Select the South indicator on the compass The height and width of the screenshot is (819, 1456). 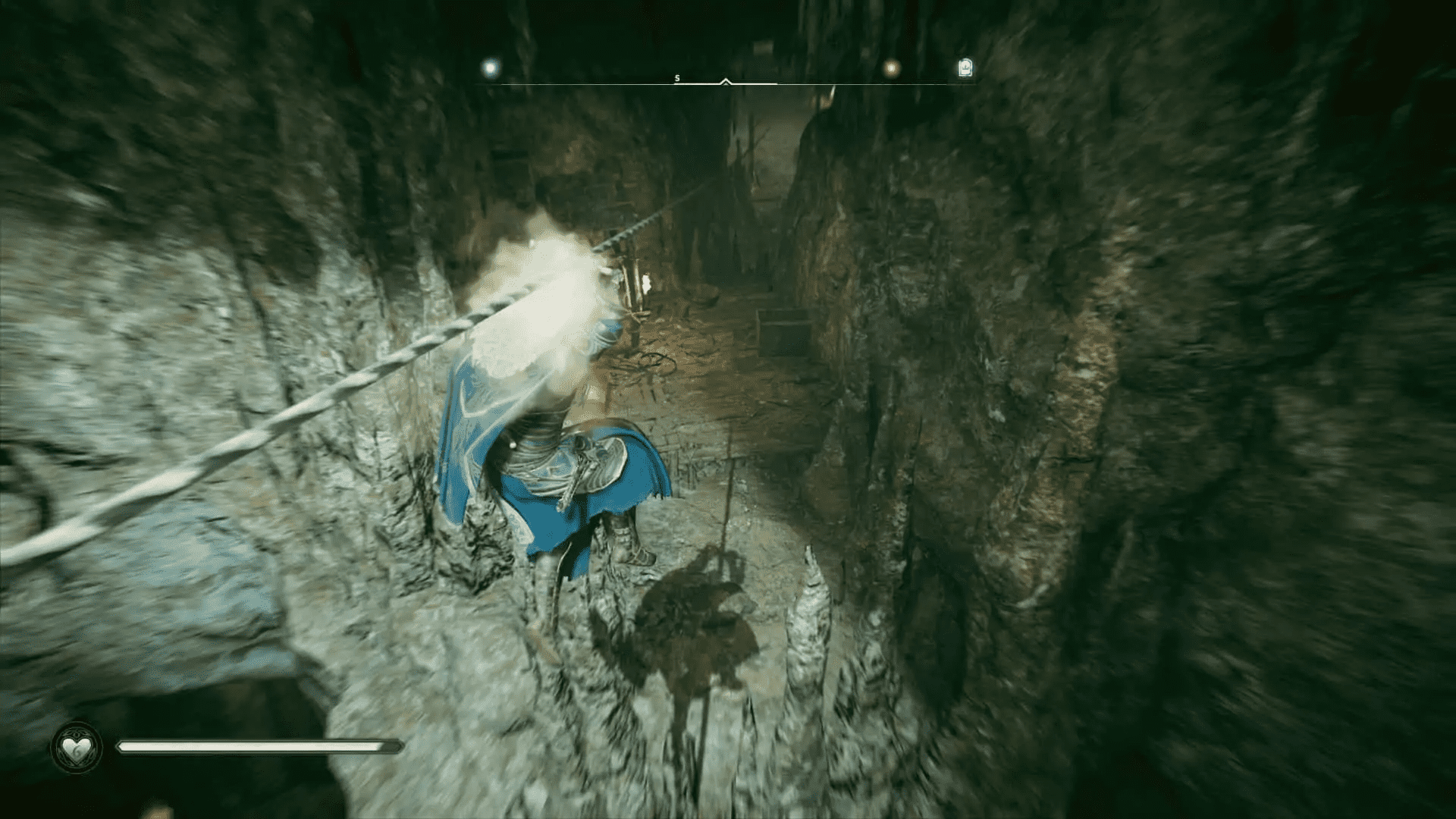[676, 77]
